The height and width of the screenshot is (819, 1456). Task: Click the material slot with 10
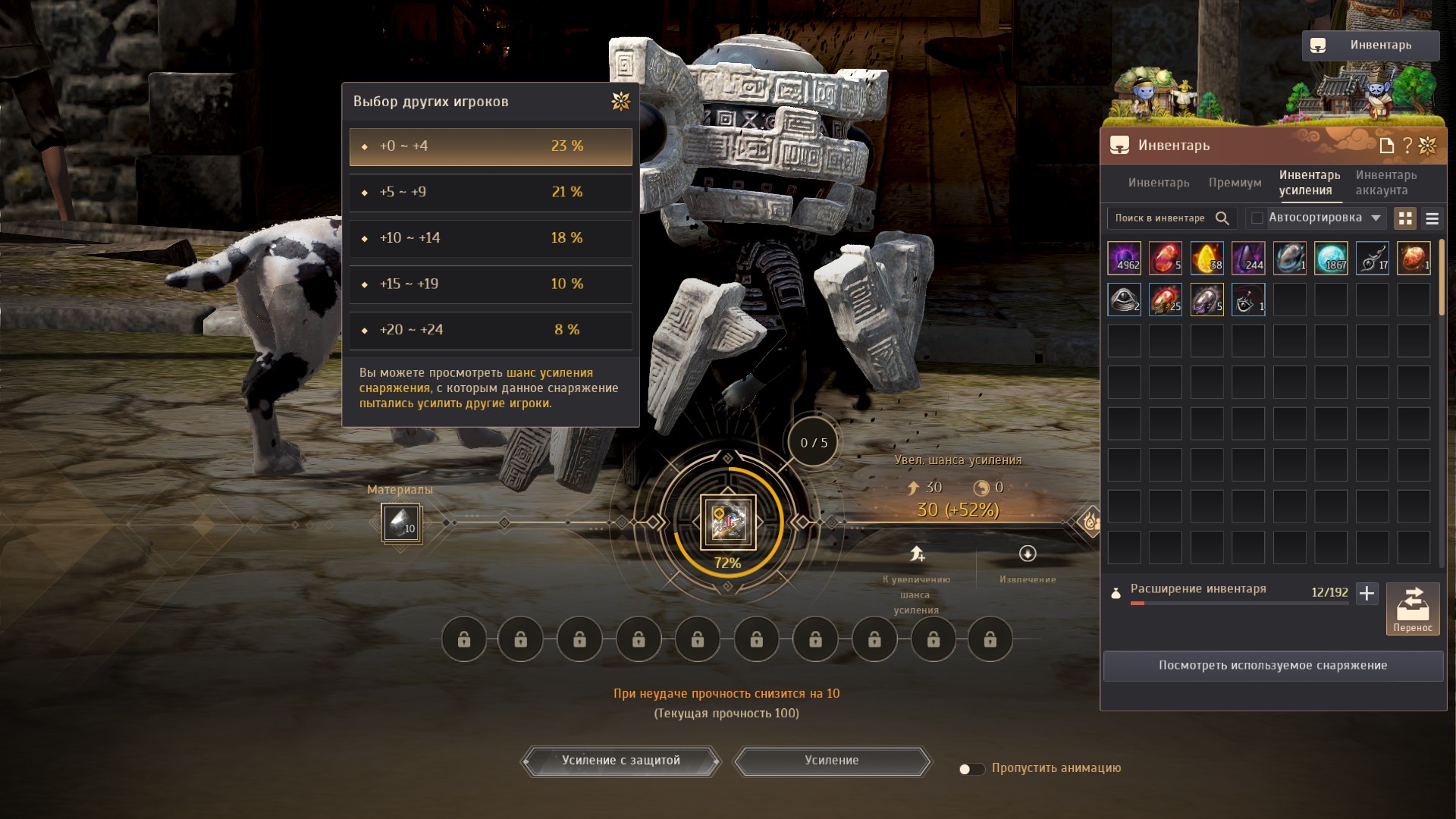click(400, 523)
